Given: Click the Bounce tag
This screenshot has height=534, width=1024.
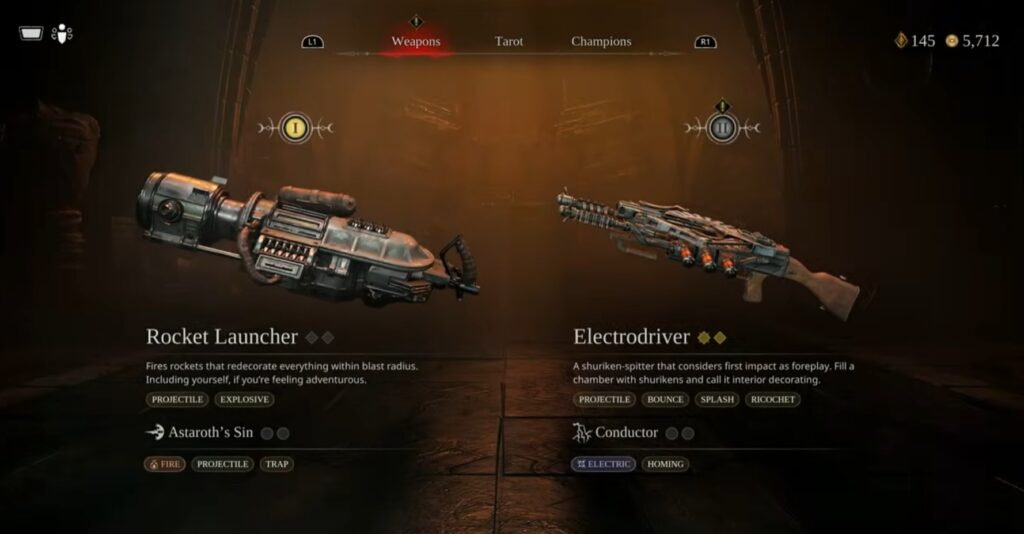Looking at the screenshot, I should point(665,399).
